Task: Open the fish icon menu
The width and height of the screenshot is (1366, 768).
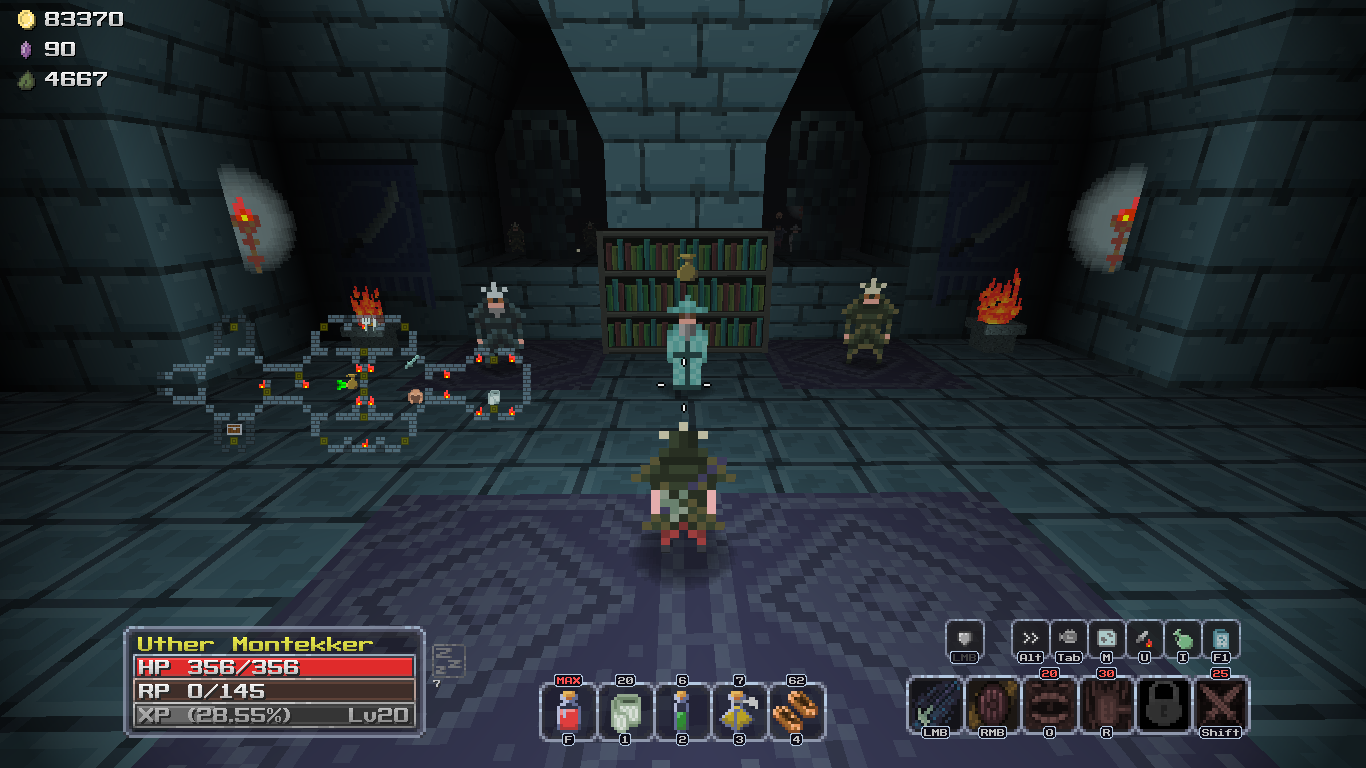Action: (x=1068, y=638)
